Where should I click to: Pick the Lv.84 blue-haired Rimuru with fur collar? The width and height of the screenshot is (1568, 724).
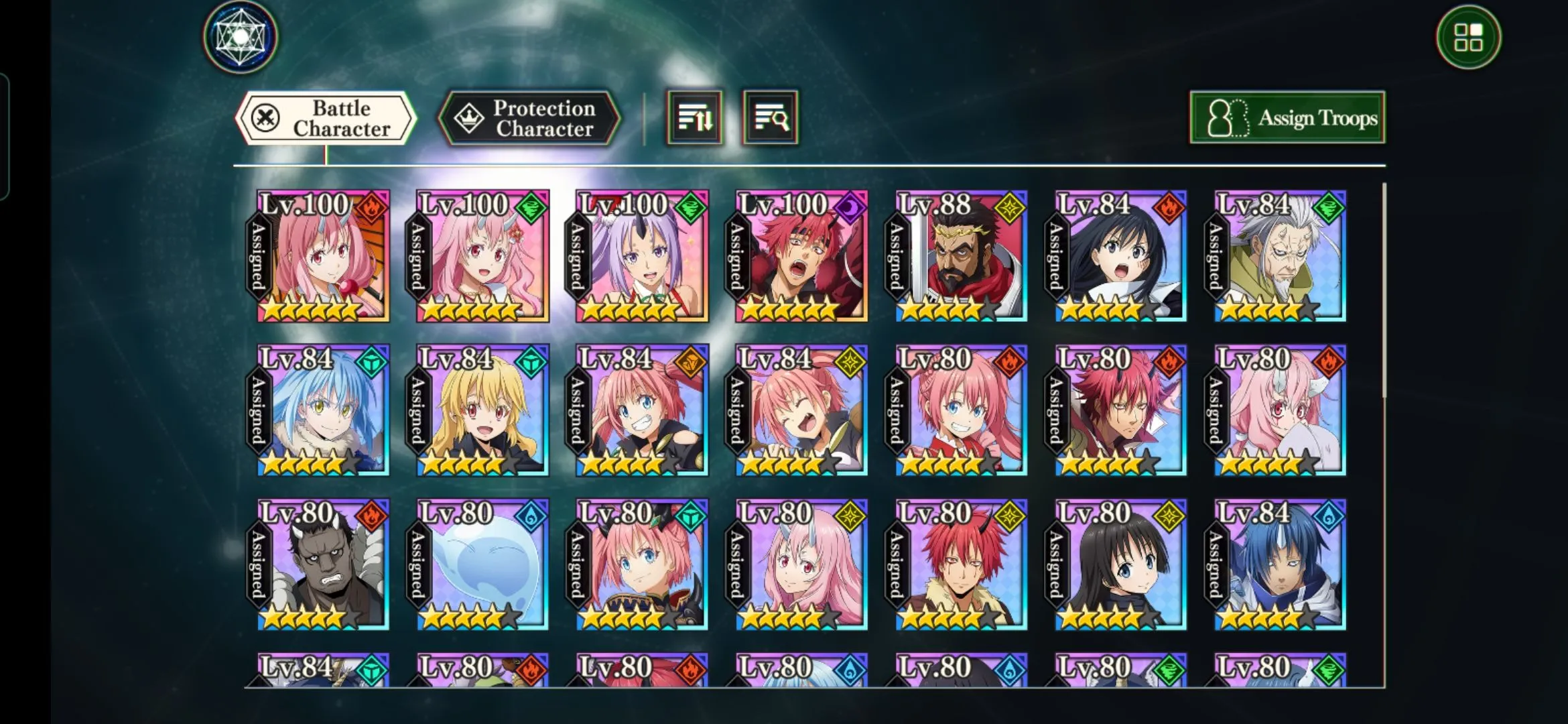323,410
